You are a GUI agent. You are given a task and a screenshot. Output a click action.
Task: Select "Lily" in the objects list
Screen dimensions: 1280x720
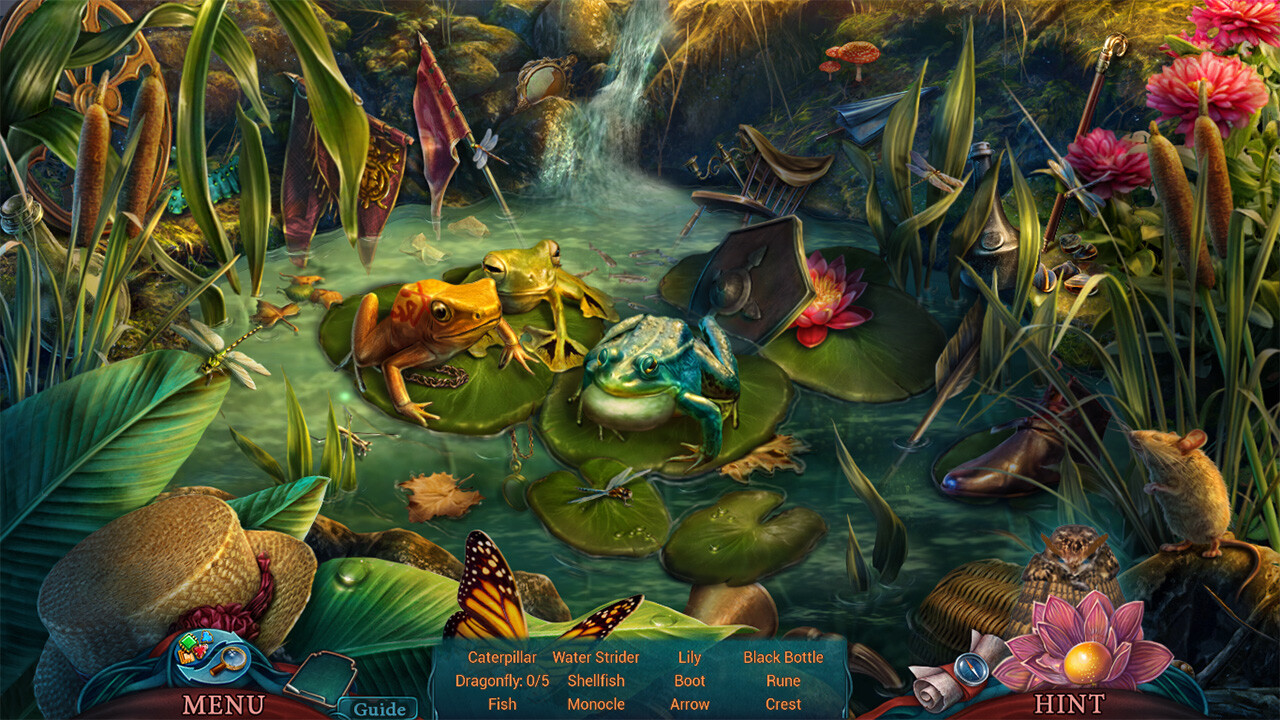(691, 658)
